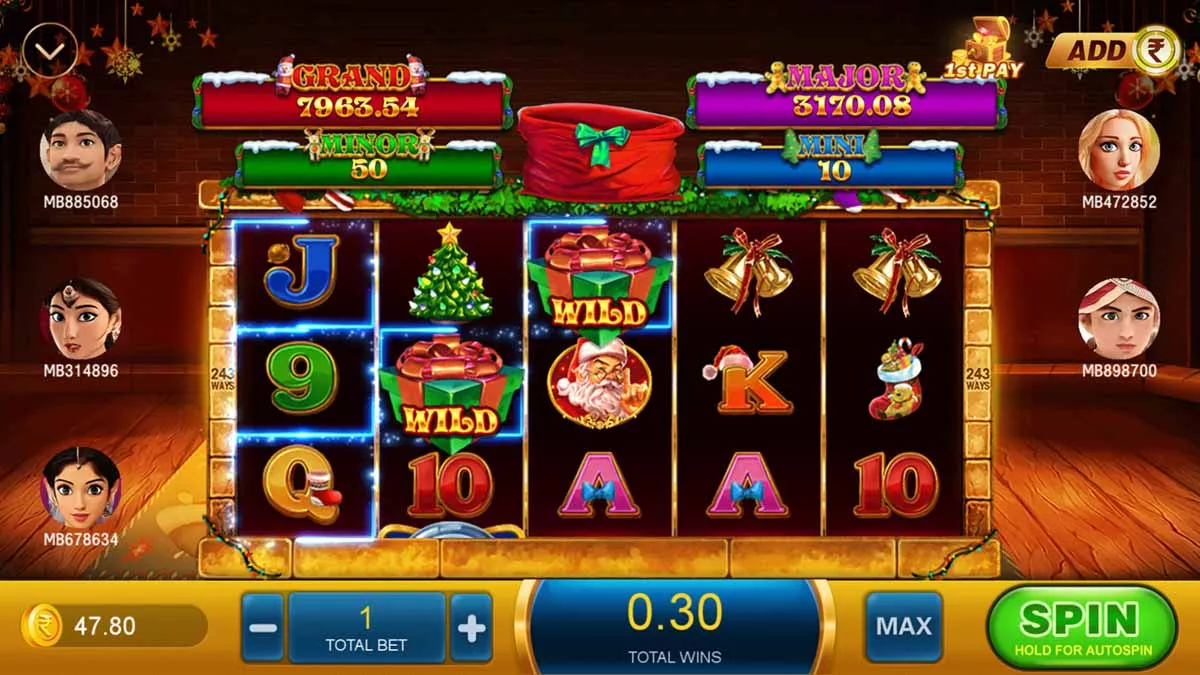Increase total bet with plus button

point(471,628)
